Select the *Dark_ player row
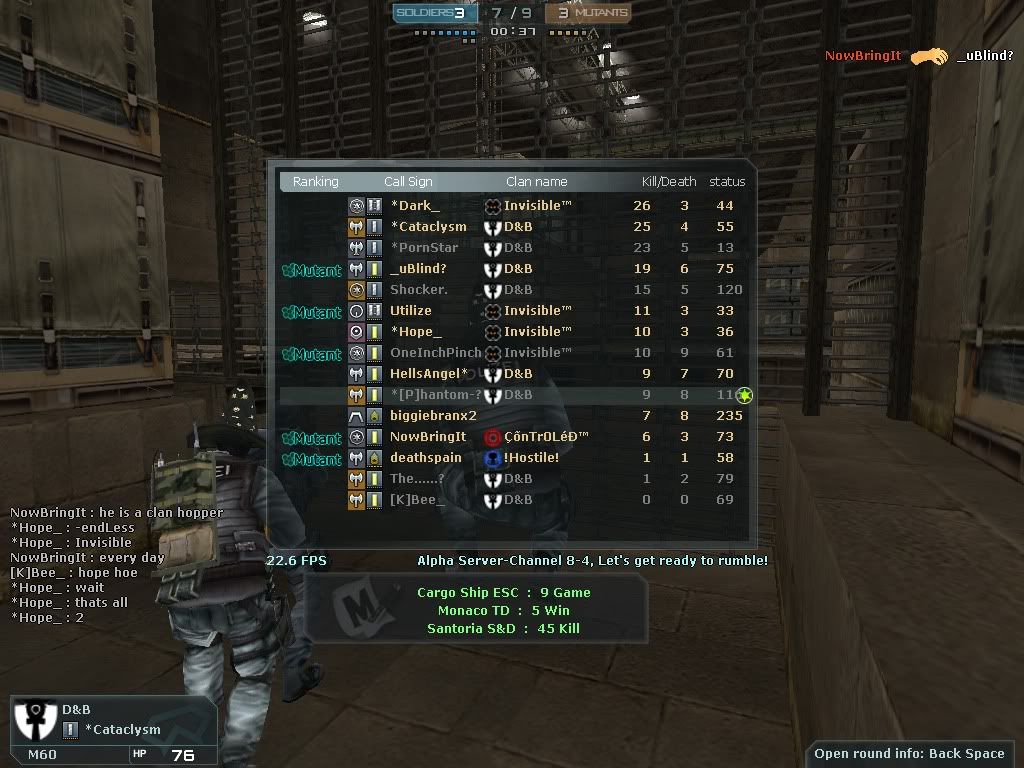The image size is (1024, 768). (415, 205)
